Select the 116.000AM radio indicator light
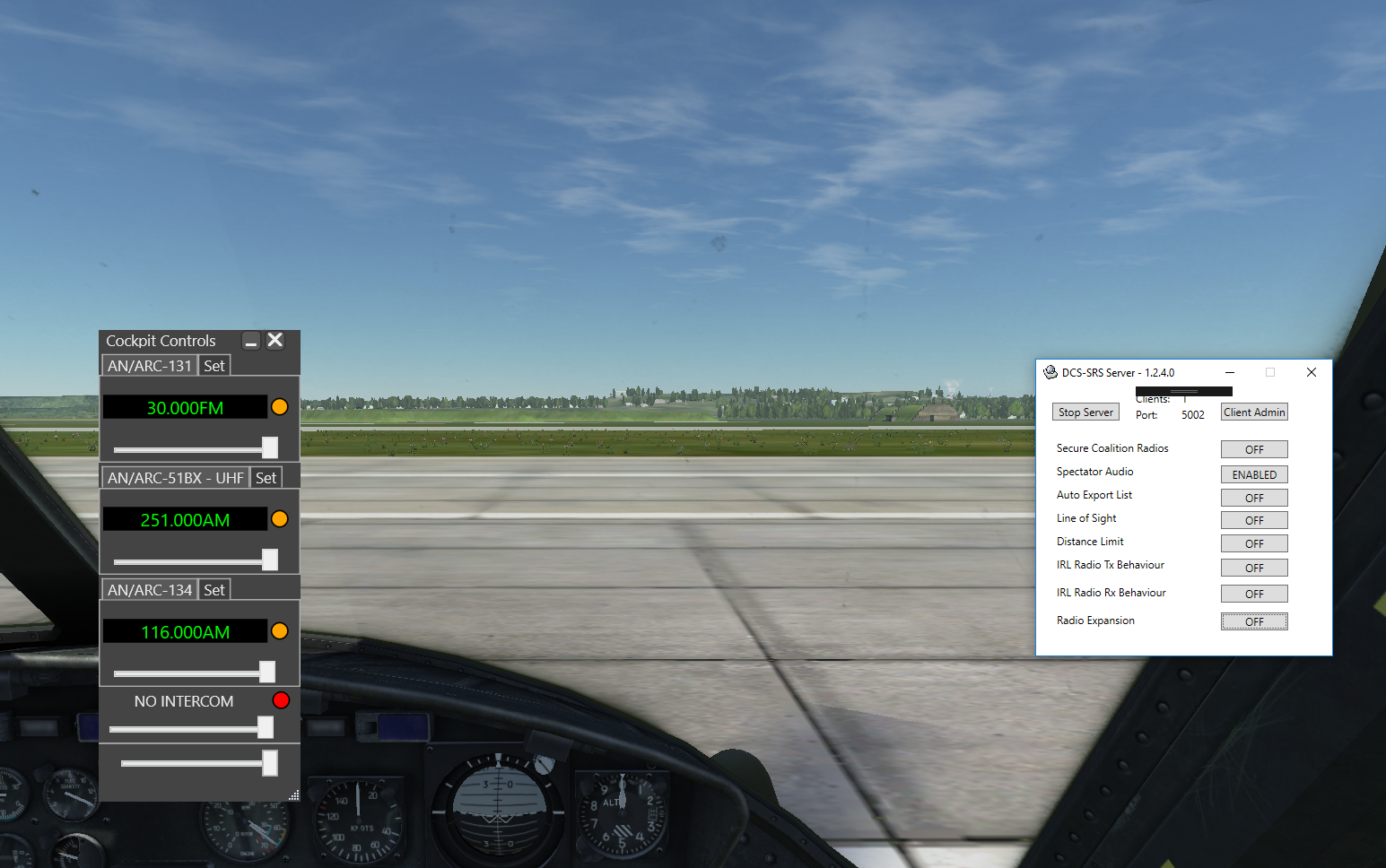Viewport: 1386px width, 868px height. 280,631
